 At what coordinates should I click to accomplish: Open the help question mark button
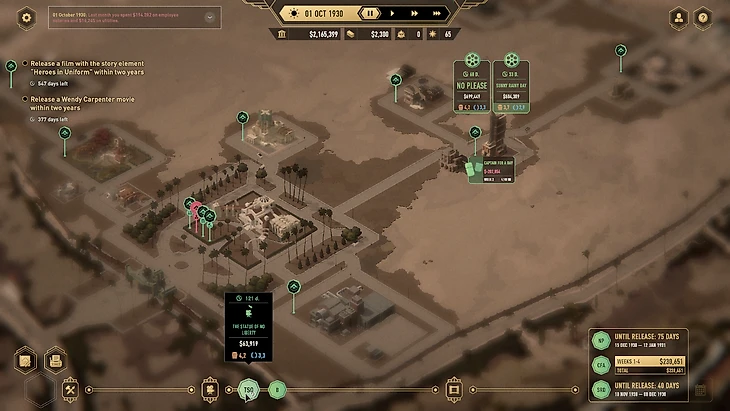pyautogui.click(x=703, y=17)
